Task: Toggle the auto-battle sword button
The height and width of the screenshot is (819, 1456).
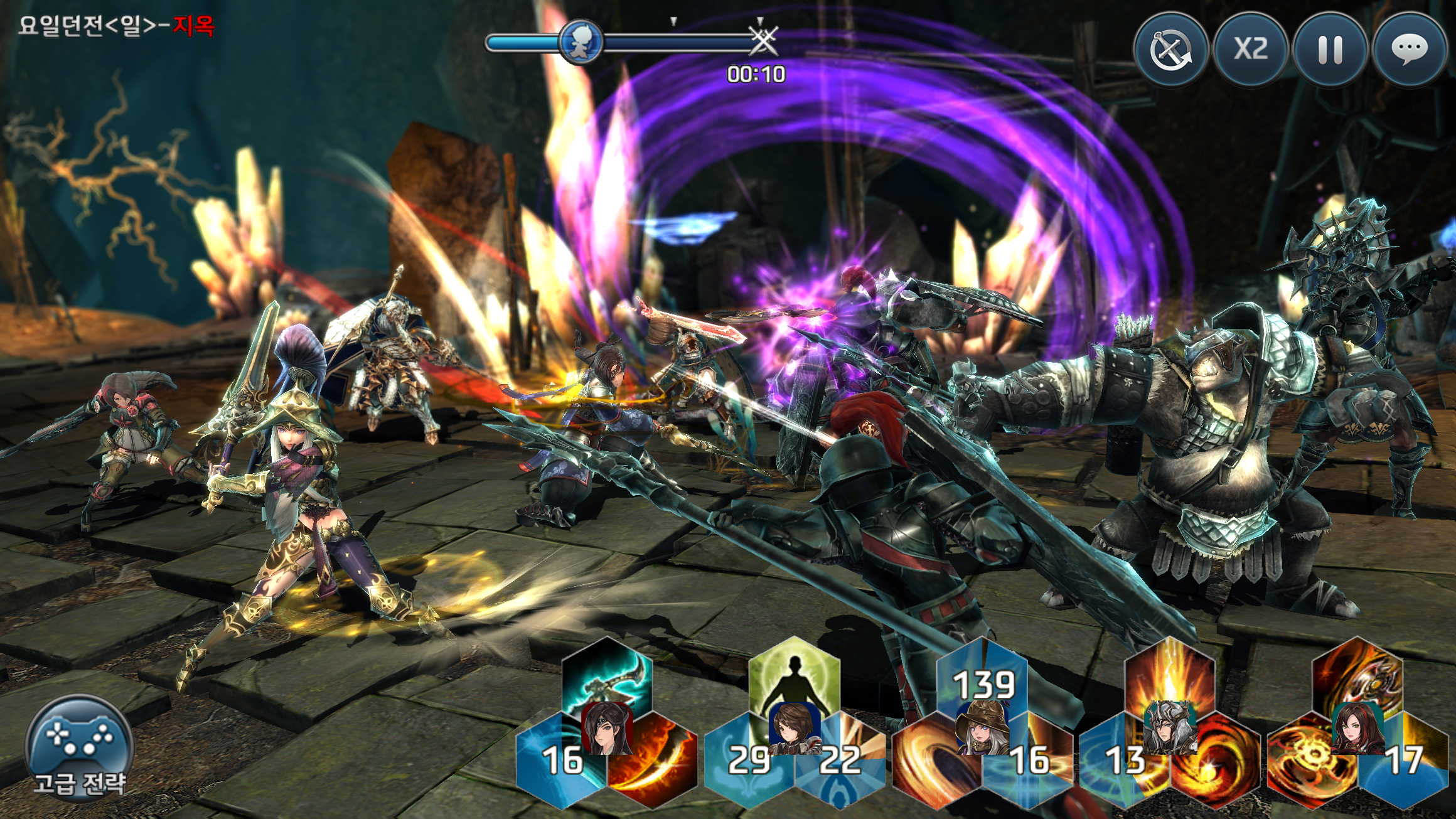Action: [1171, 50]
